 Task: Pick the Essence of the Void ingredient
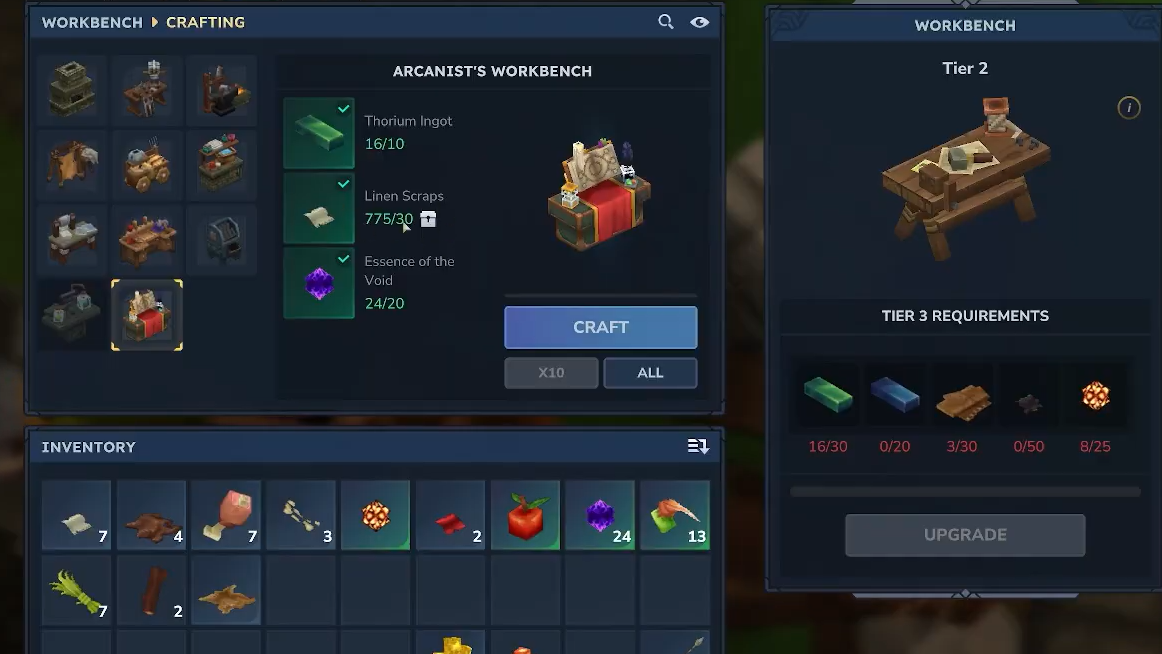click(319, 283)
